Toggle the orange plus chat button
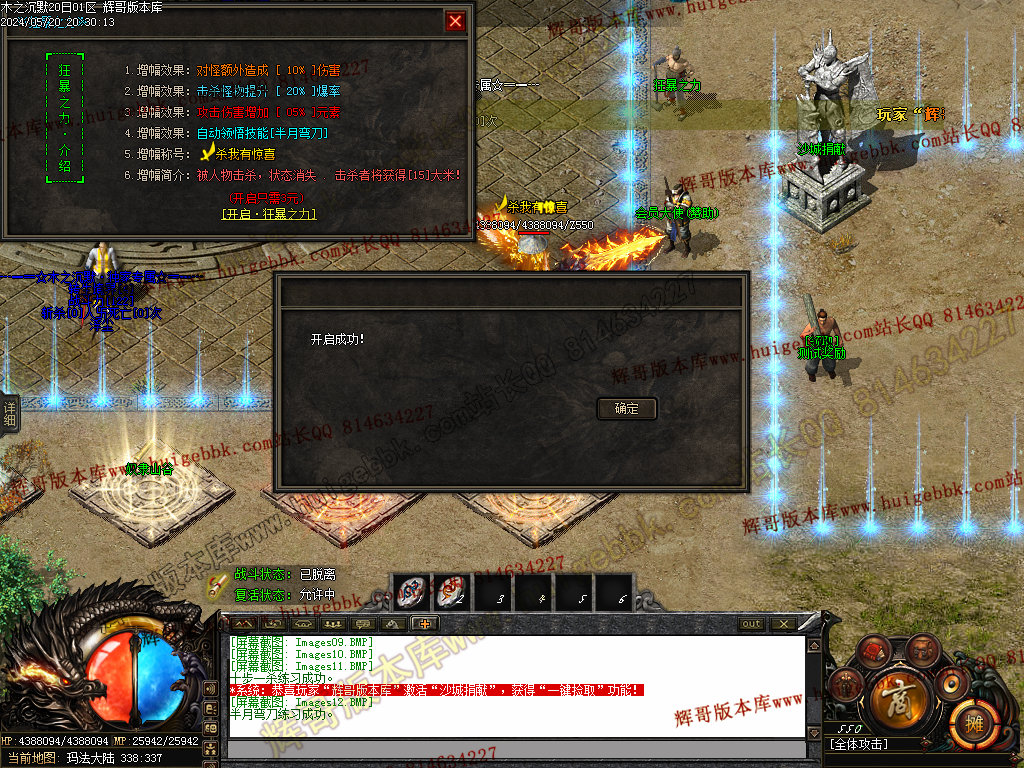Viewport: 1024px width, 768px height. point(424,624)
